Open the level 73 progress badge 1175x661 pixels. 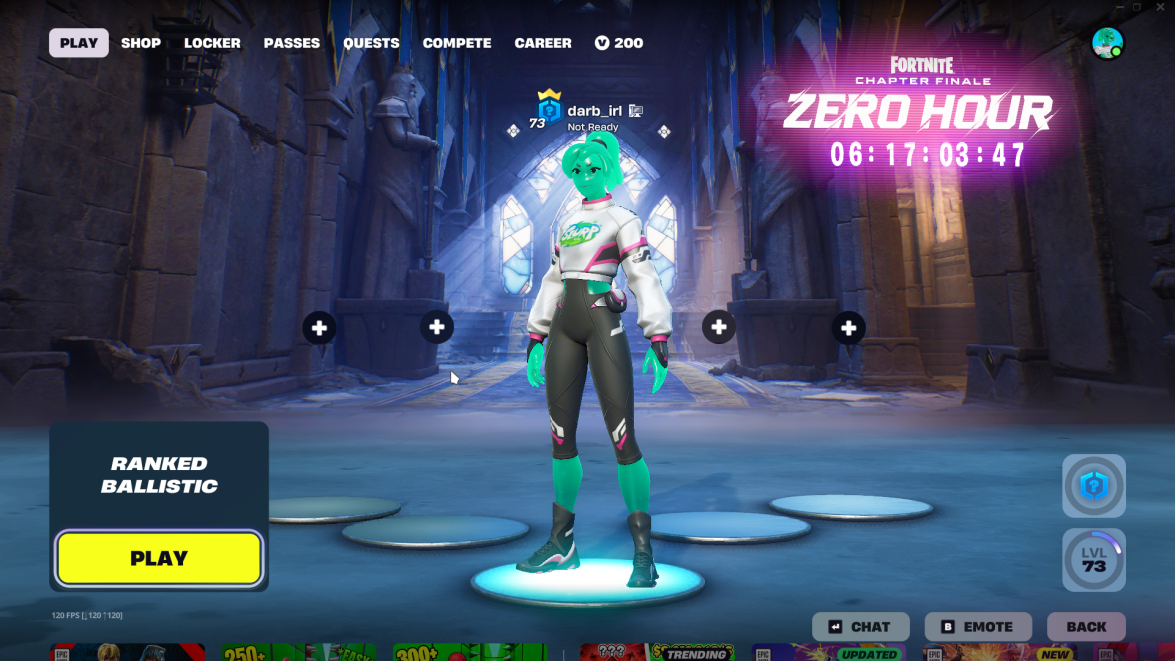pyautogui.click(x=1094, y=560)
